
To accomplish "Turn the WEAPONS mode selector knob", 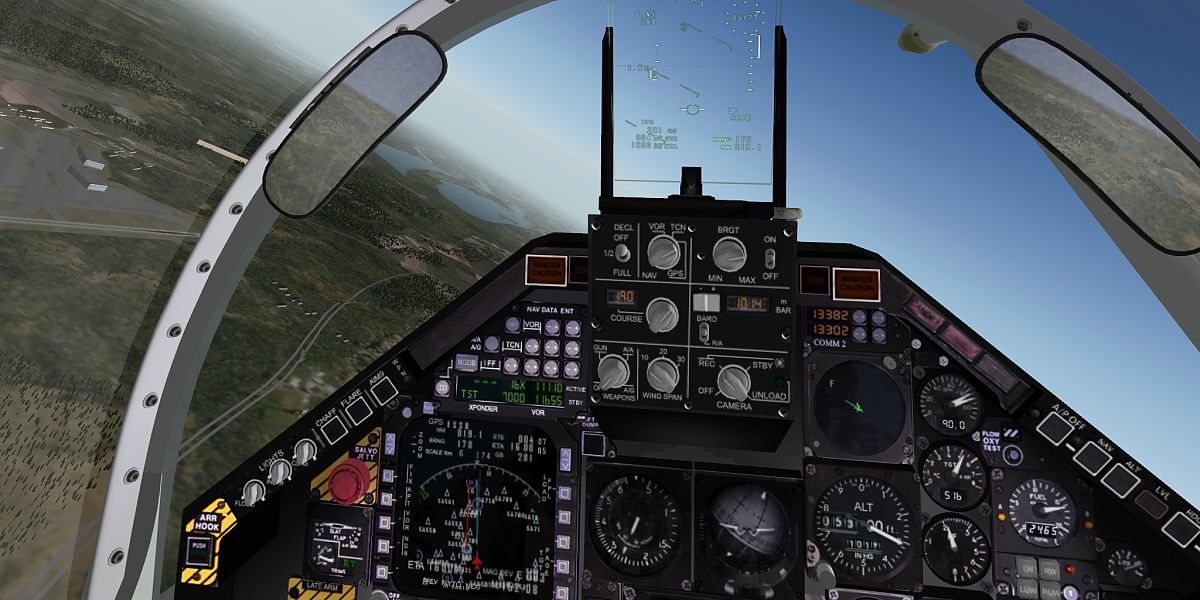I will tap(612, 373).
